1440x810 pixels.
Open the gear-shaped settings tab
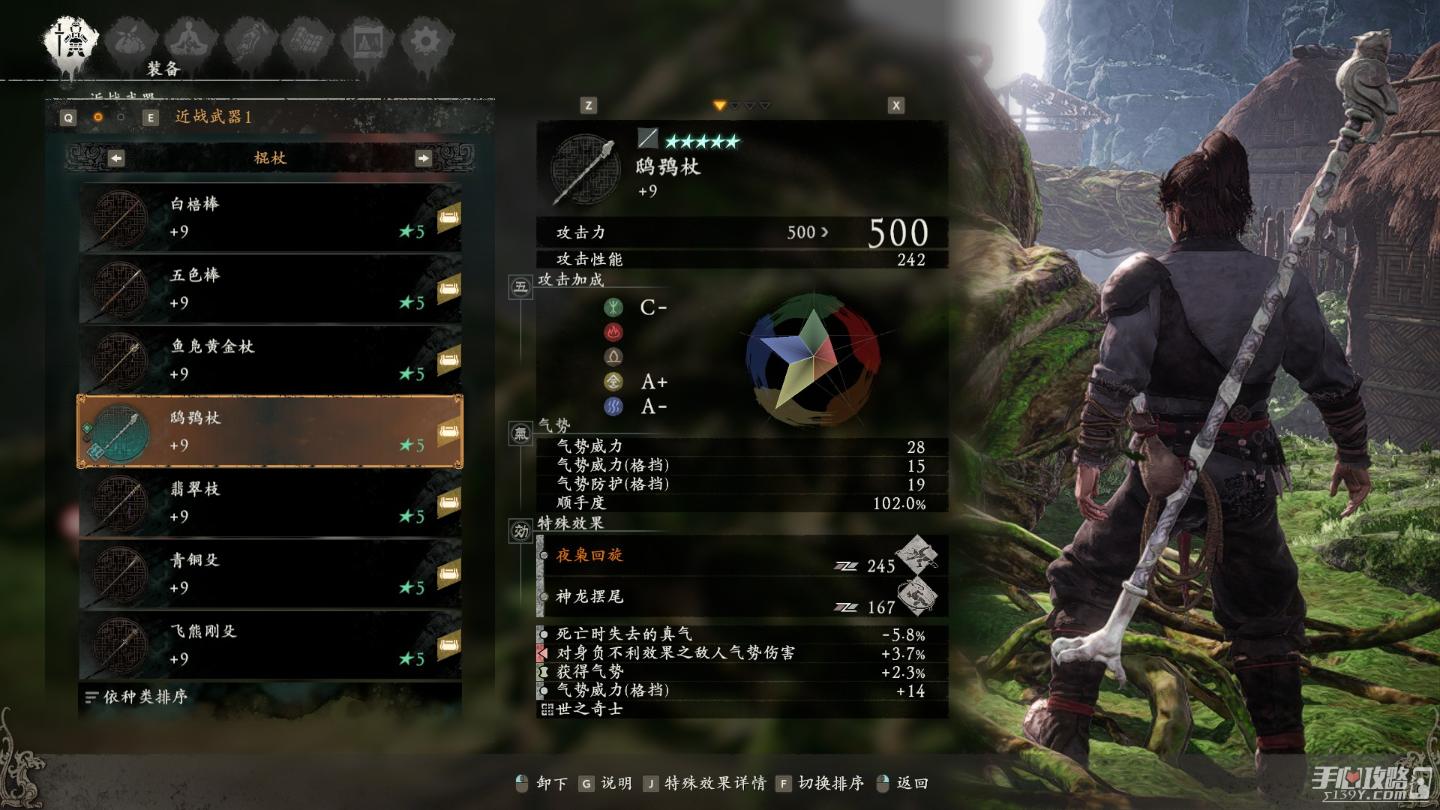coord(426,41)
